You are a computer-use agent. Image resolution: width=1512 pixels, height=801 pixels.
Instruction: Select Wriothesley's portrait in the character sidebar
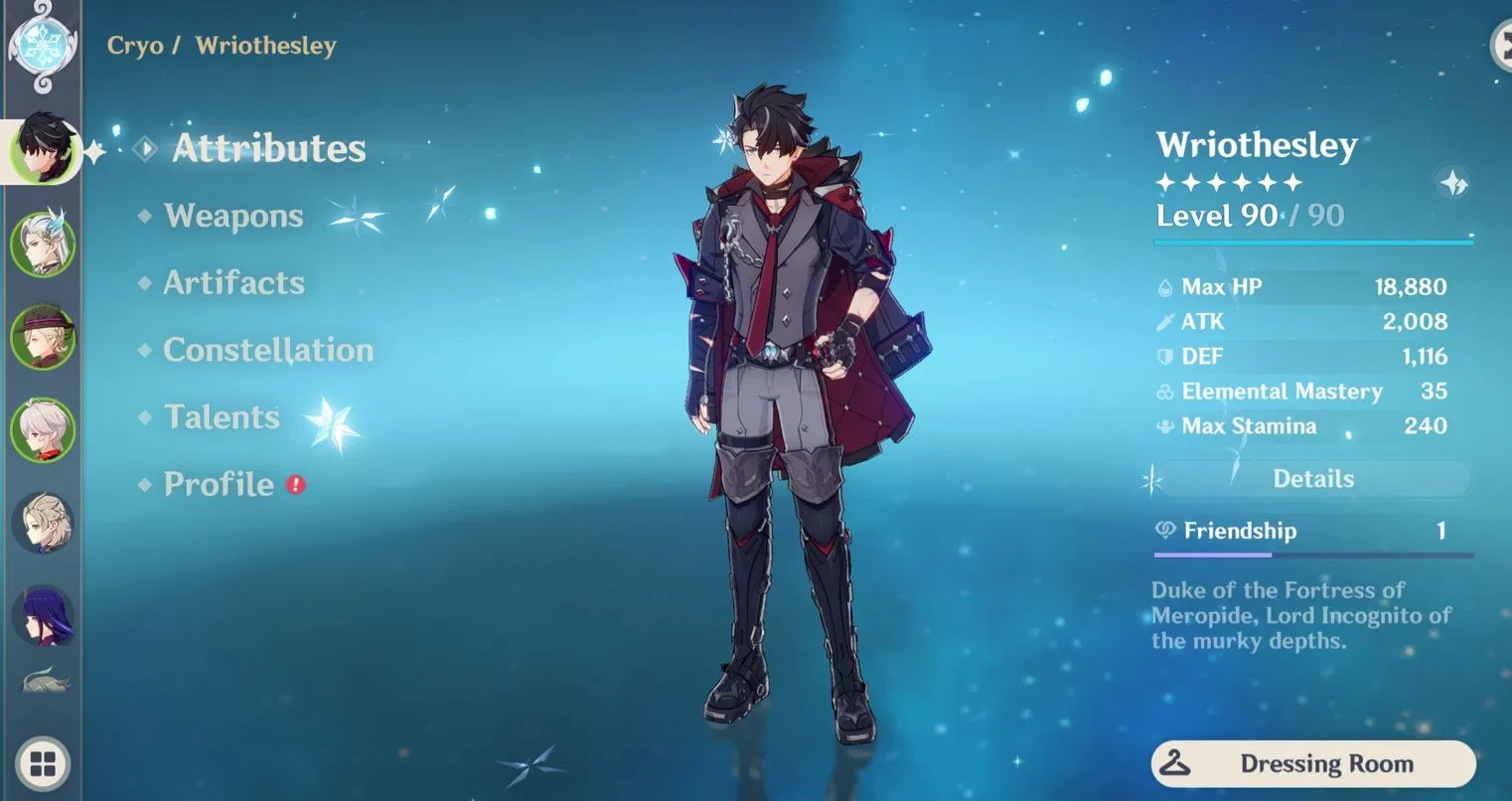[x=44, y=151]
